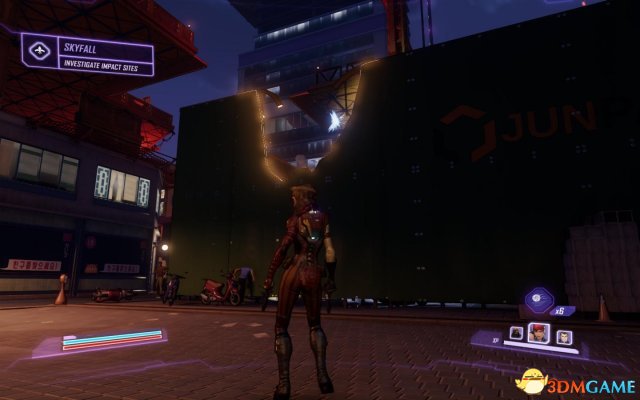
Task: Activate the hexagonal ability icon
Action: pyautogui.click(x=539, y=301)
